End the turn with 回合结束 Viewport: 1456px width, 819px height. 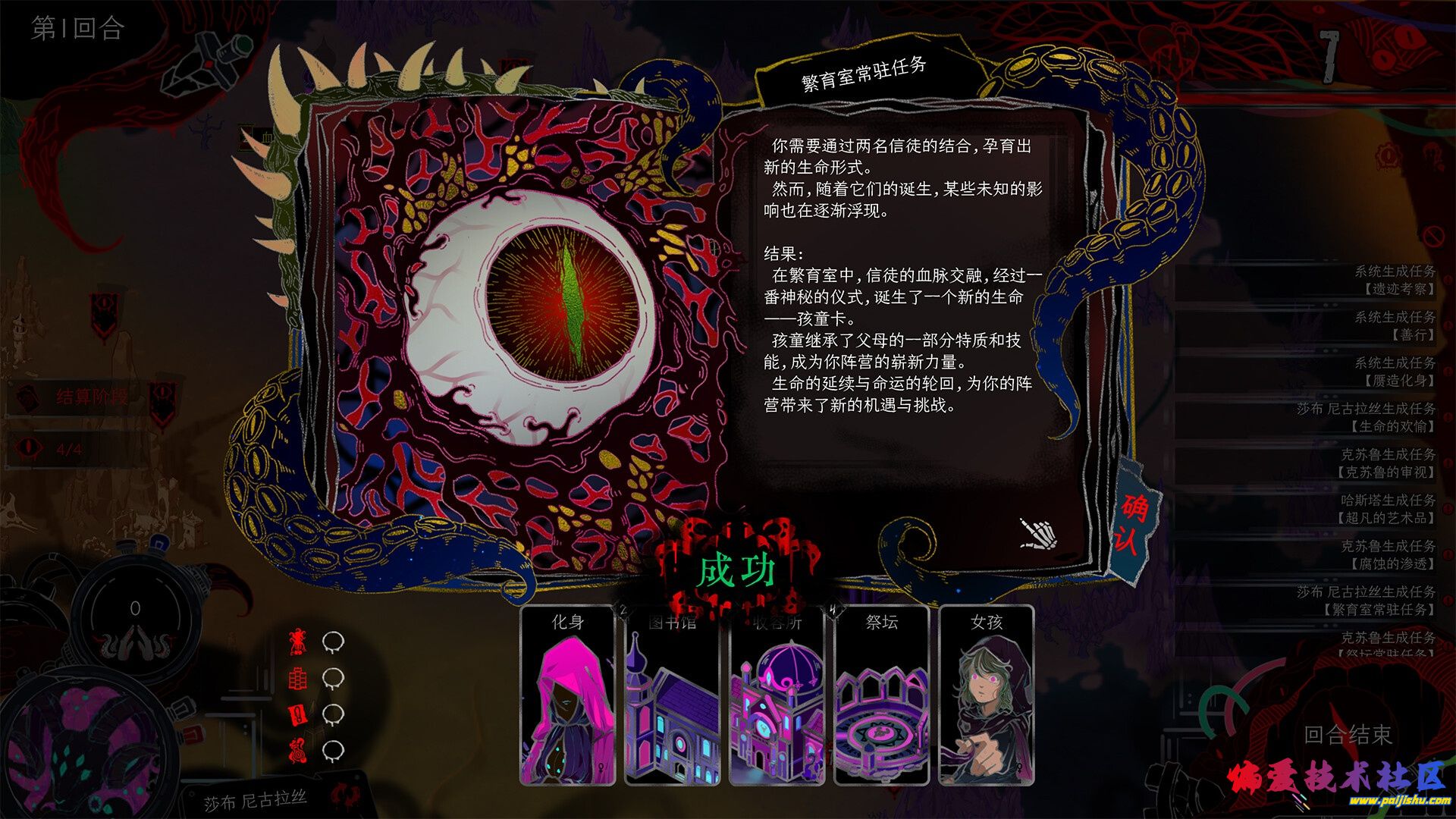[x=1348, y=734]
